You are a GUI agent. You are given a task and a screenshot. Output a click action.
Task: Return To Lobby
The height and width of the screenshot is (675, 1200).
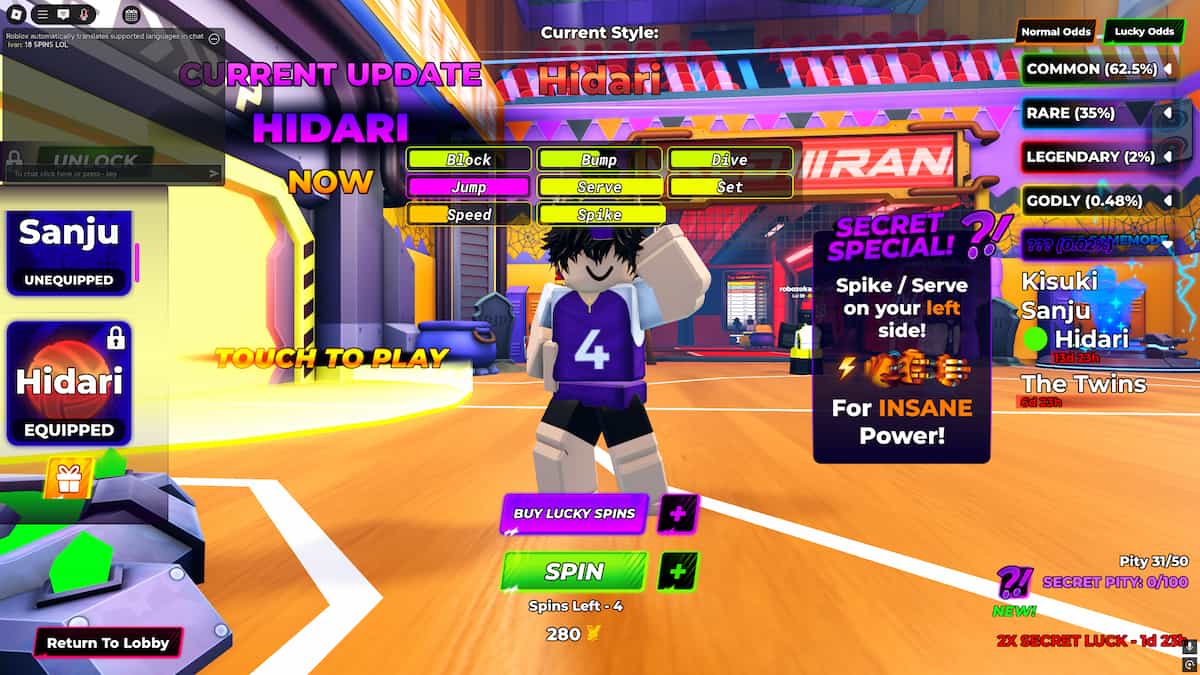coord(108,643)
